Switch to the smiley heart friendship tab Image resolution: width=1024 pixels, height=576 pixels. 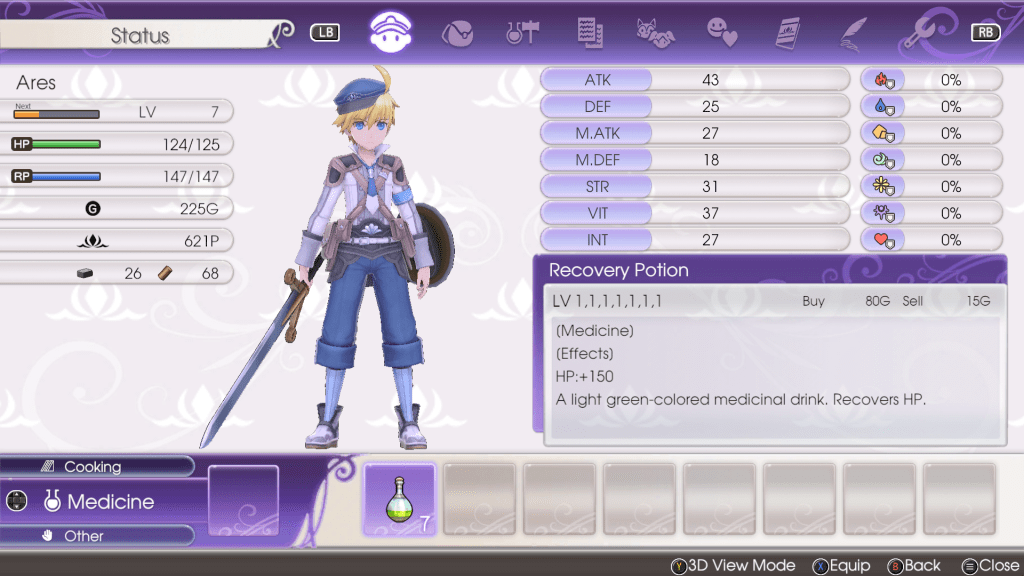coord(722,32)
